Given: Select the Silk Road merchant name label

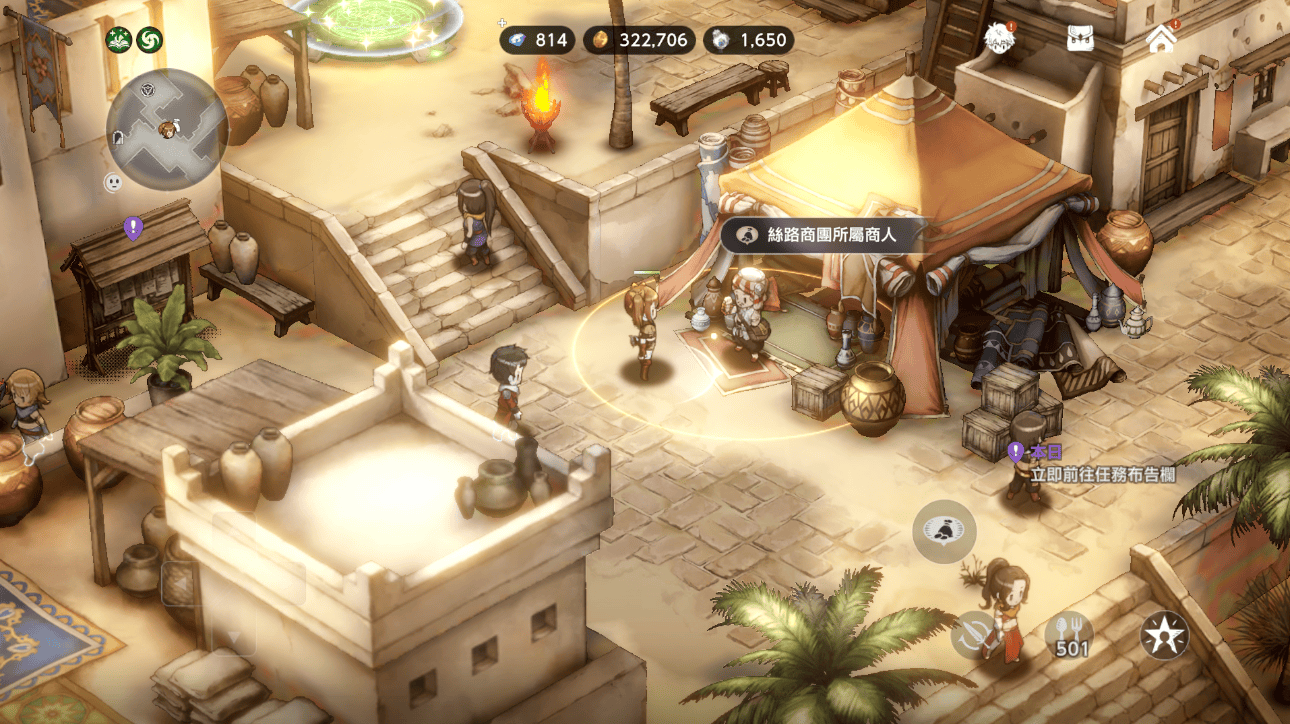Looking at the screenshot, I should point(824,235).
